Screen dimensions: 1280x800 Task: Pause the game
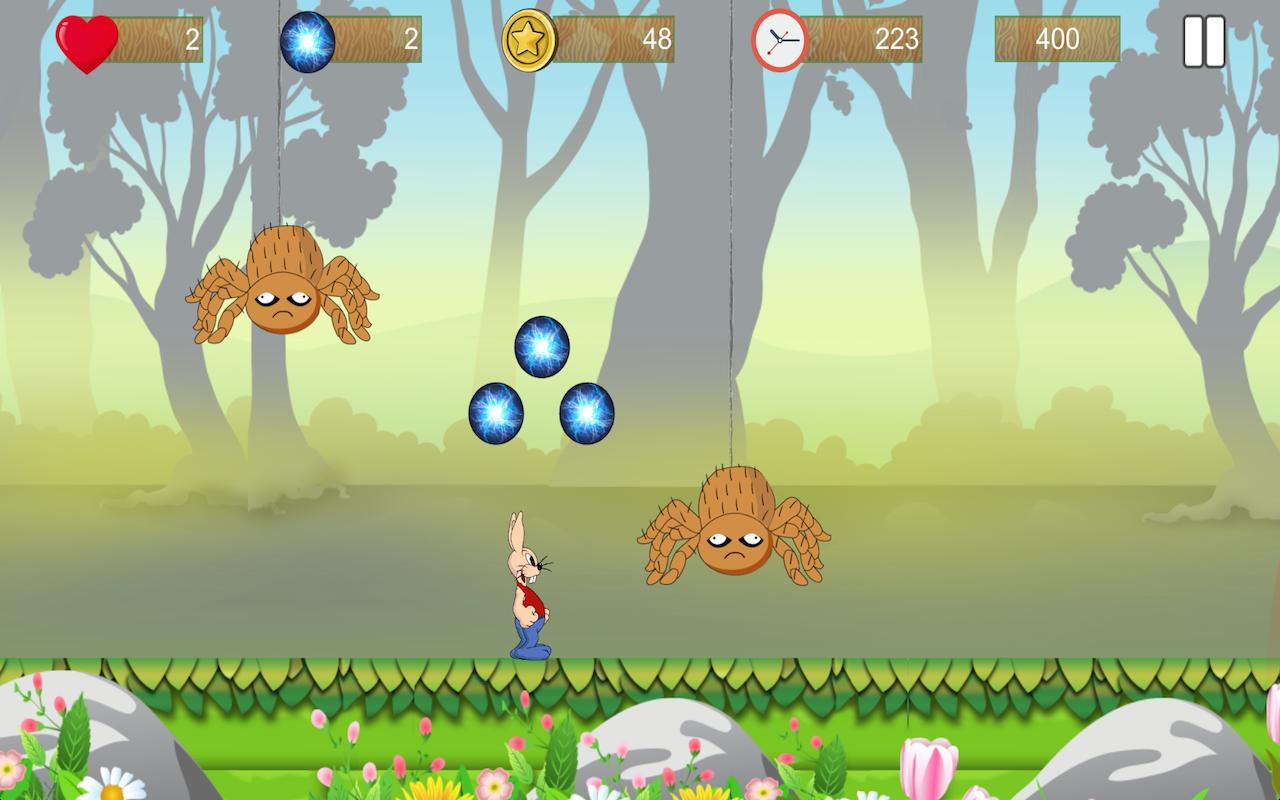(x=1205, y=40)
